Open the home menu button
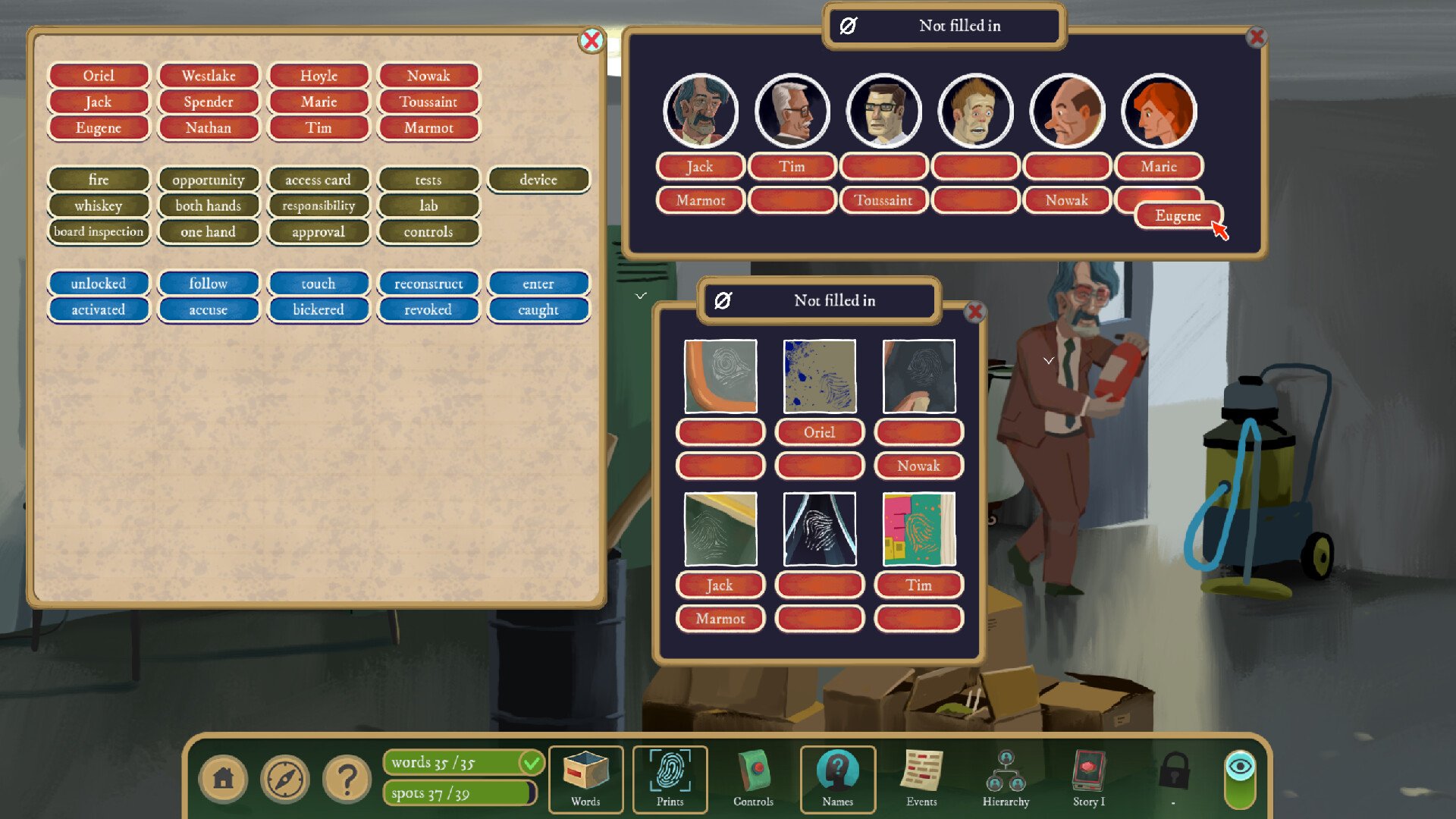 (x=223, y=779)
